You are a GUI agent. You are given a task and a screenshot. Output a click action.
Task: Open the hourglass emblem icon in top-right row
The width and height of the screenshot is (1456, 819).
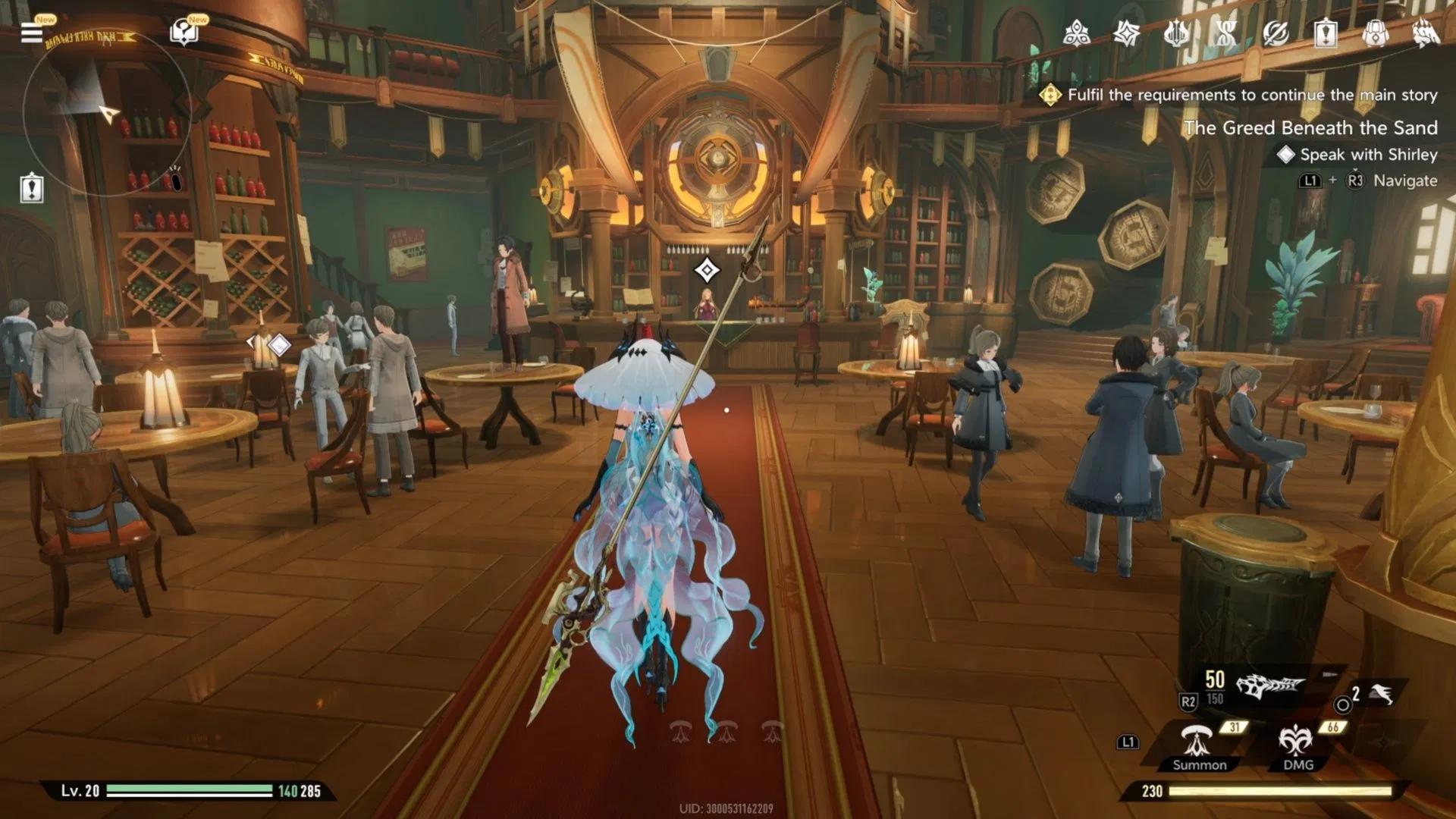pyautogui.click(x=1225, y=32)
